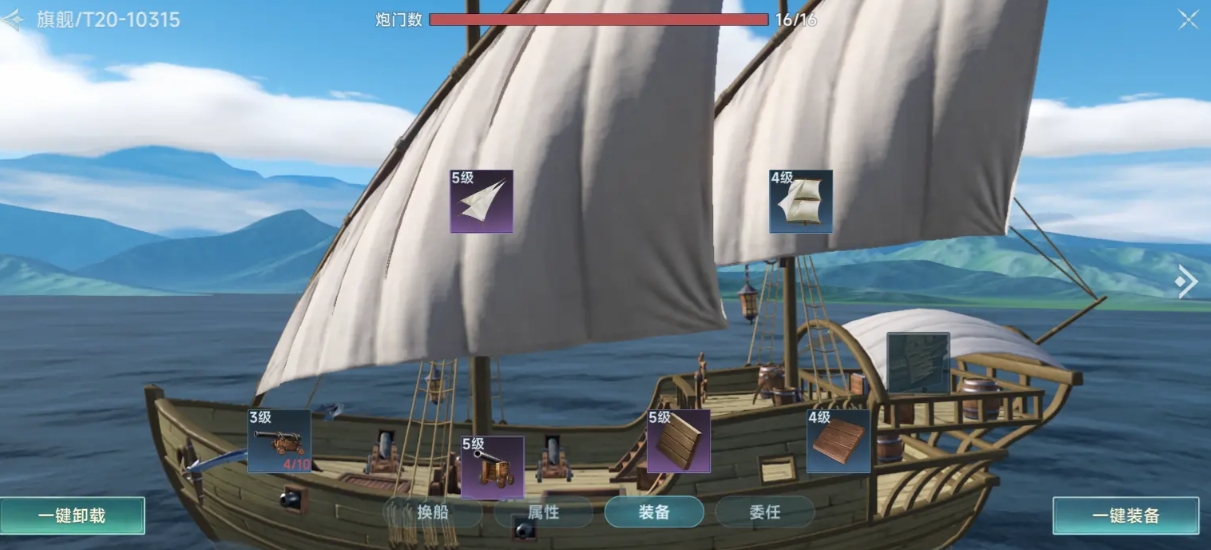Select the level 5 triangular sail slot
The image size is (1211, 550).
(481, 201)
